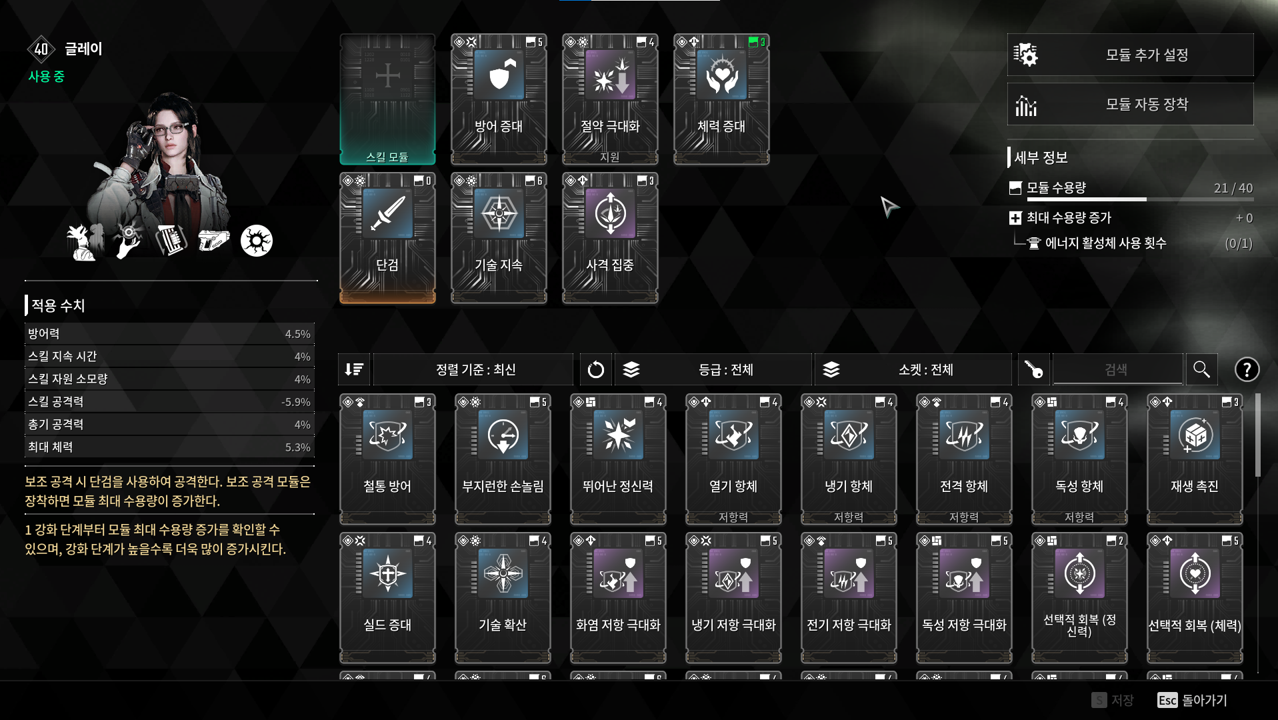Click the 모듈 자동 장착 button
Viewport: 1278px width, 720px height.
1130,104
